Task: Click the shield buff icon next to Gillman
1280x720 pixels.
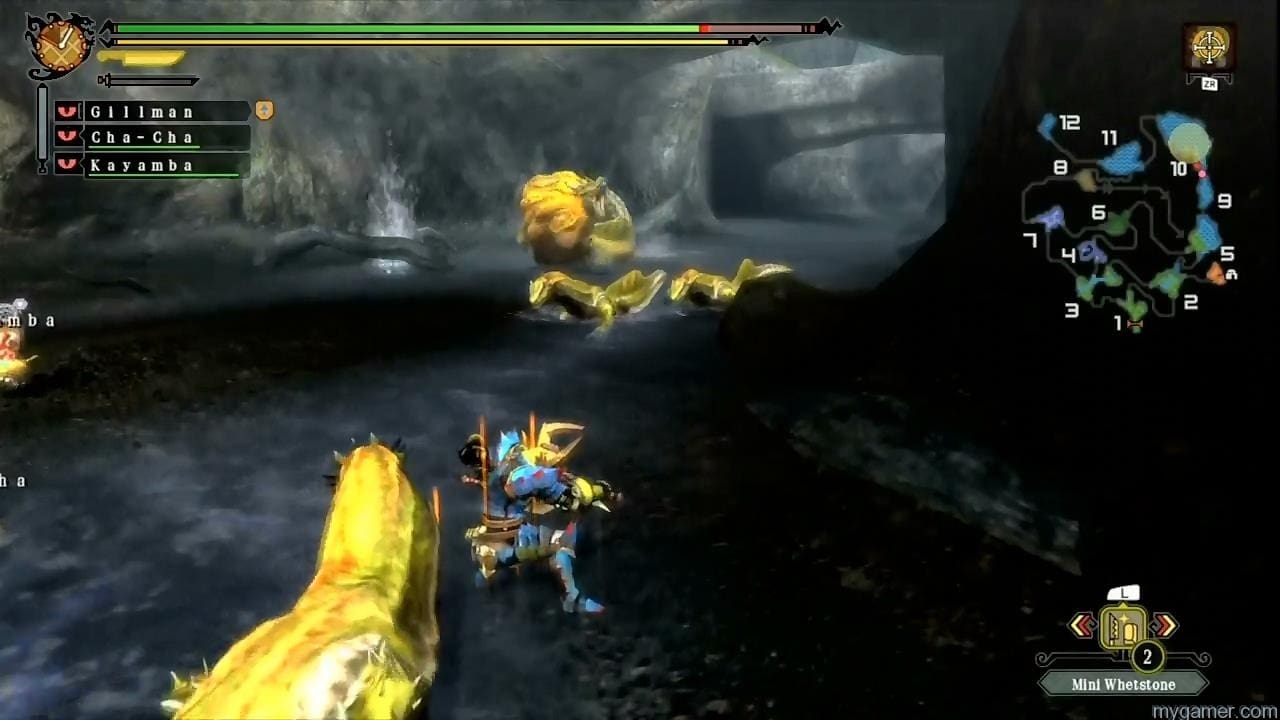Action: [x=263, y=111]
